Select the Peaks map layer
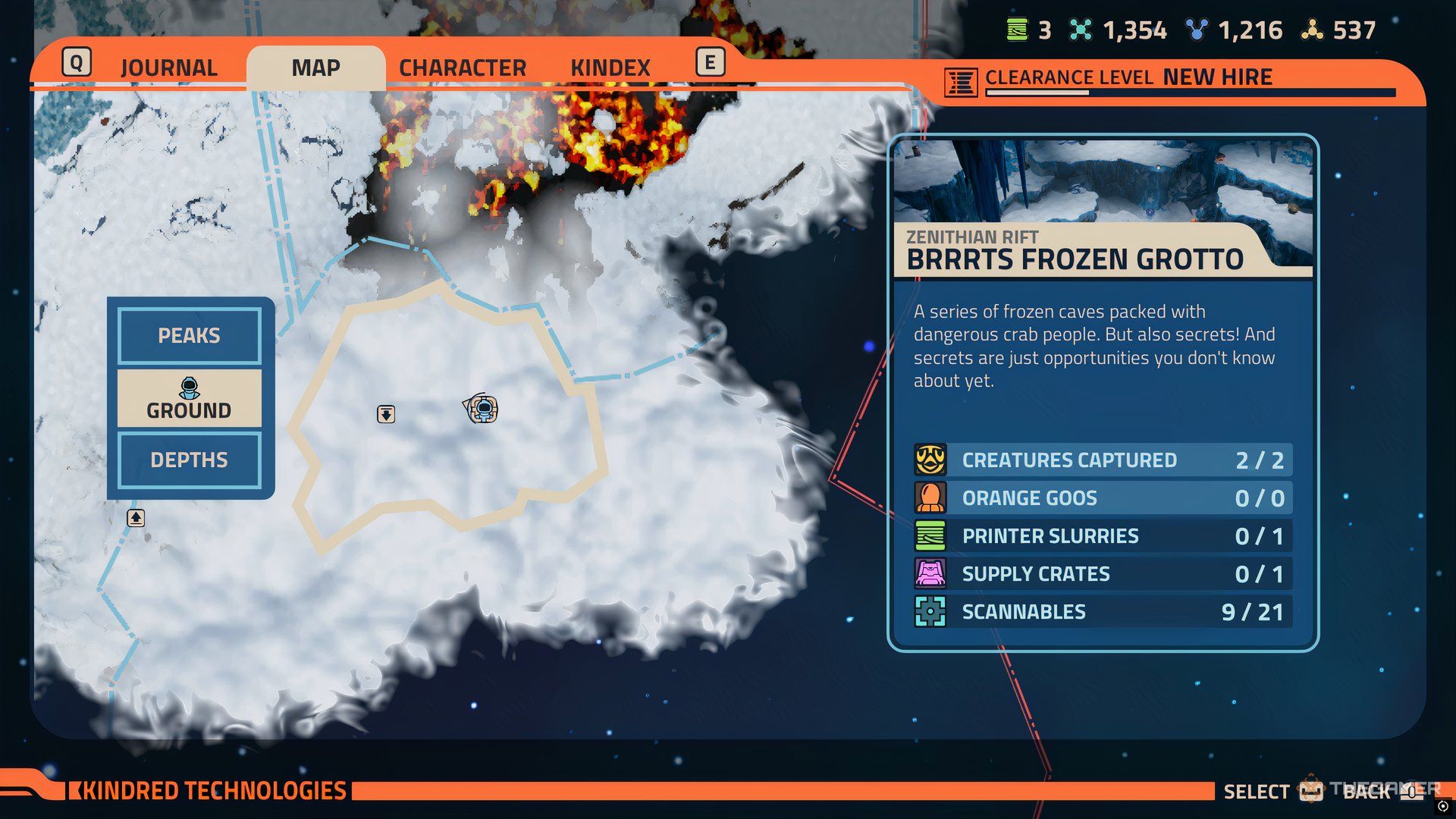 (x=189, y=335)
